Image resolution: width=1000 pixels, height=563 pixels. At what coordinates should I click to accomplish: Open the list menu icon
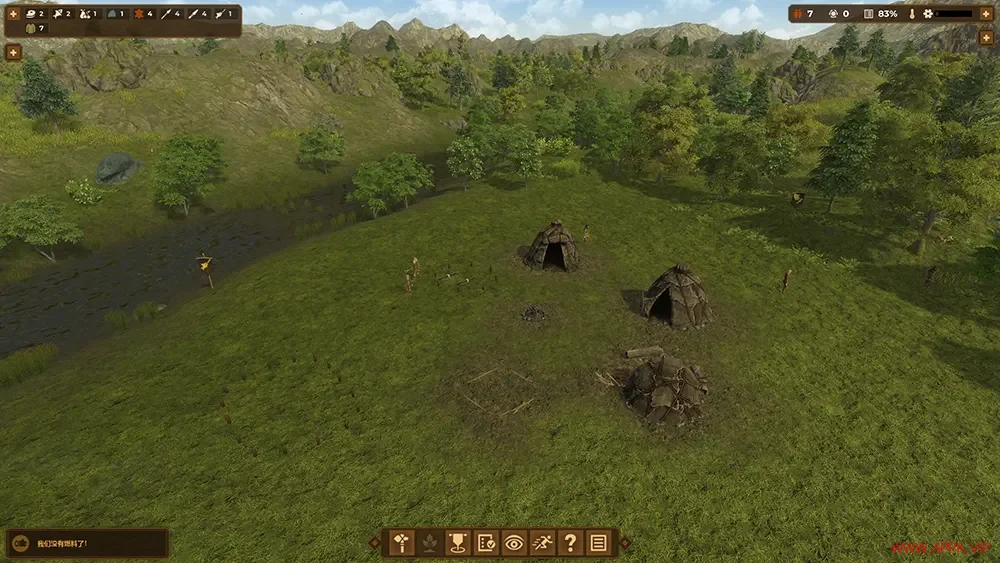(598, 543)
